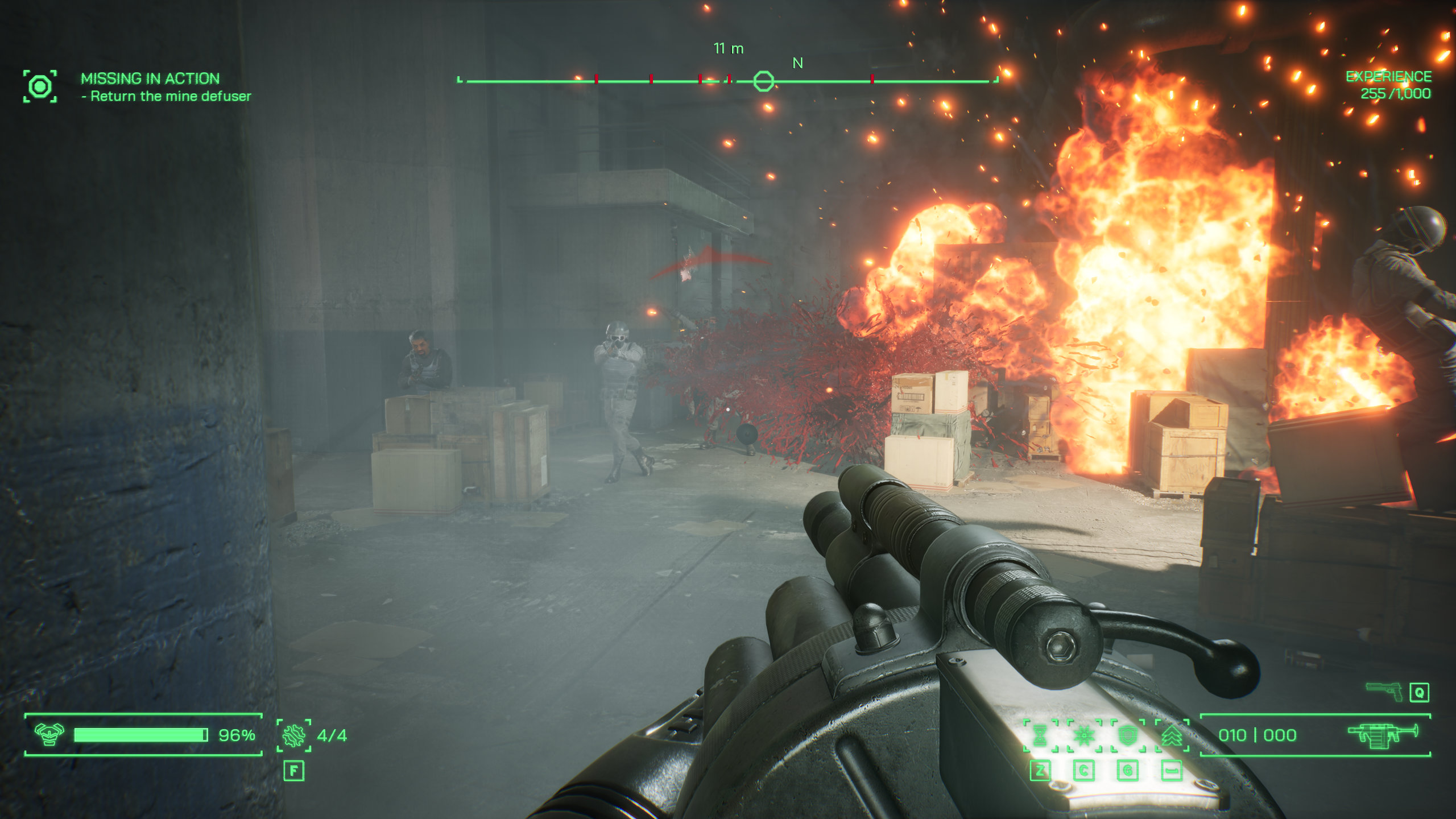This screenshot has height=819, width=1456.
Task: Click the armor suit icon by the health bar
Action: click(49, 734)
